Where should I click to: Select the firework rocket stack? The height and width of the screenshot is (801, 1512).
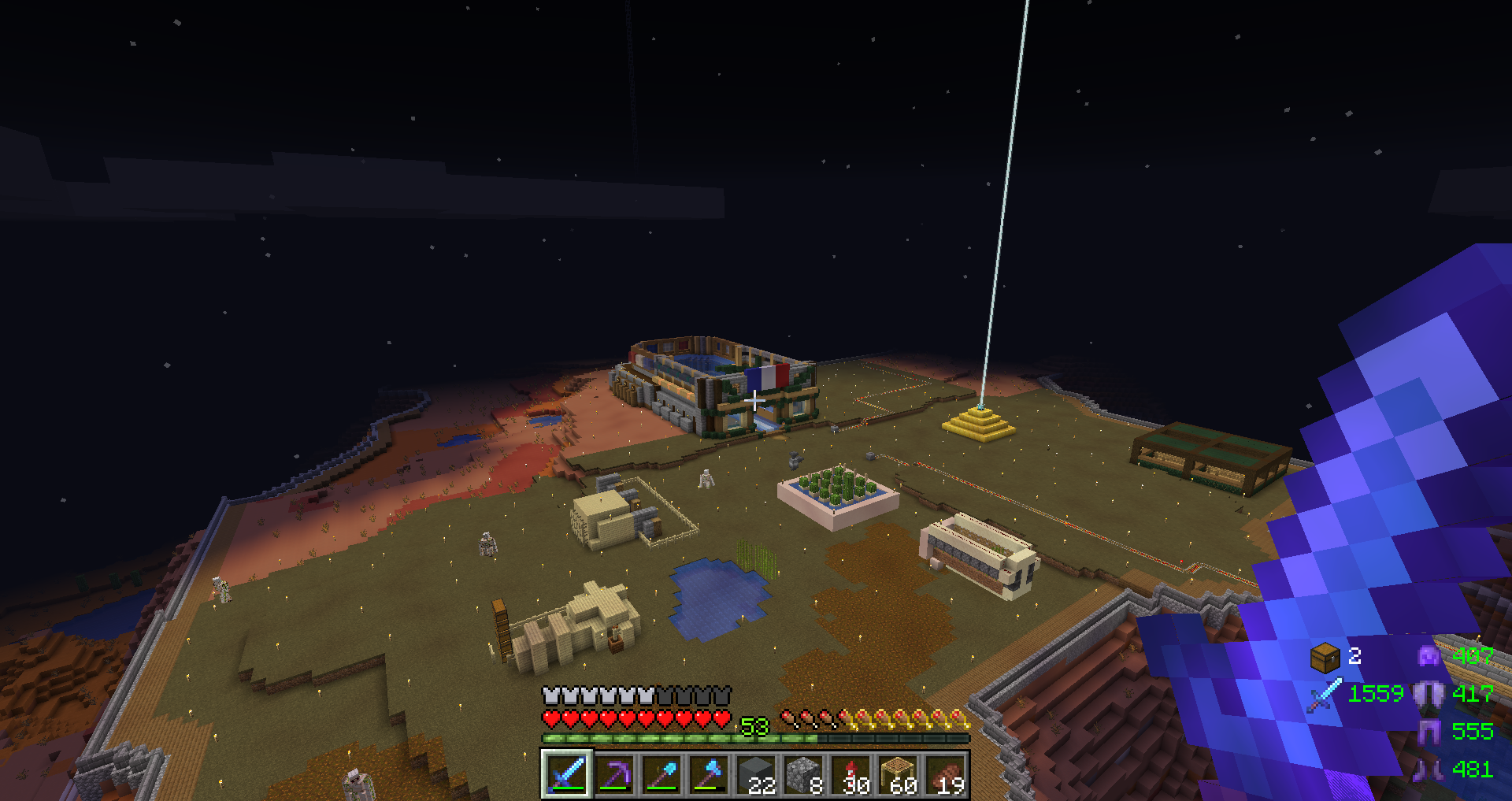851,773
